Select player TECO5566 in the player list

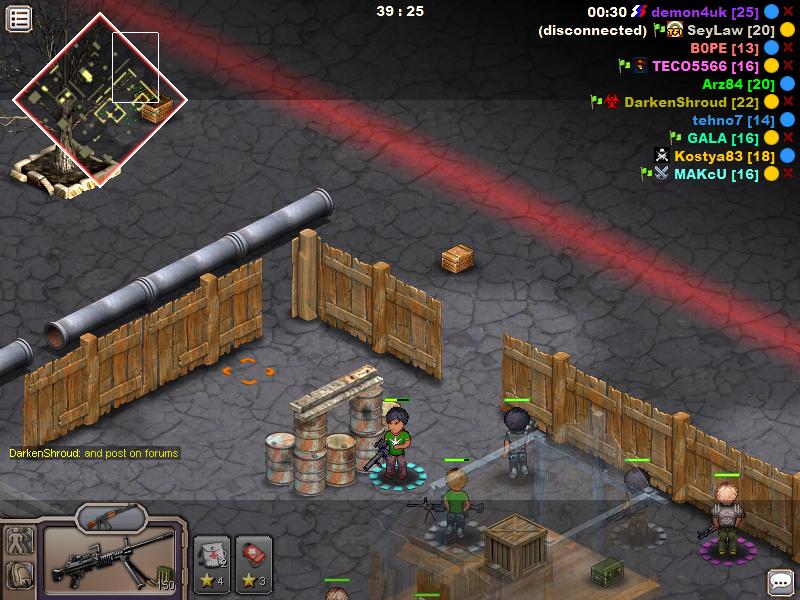(705, 66)
